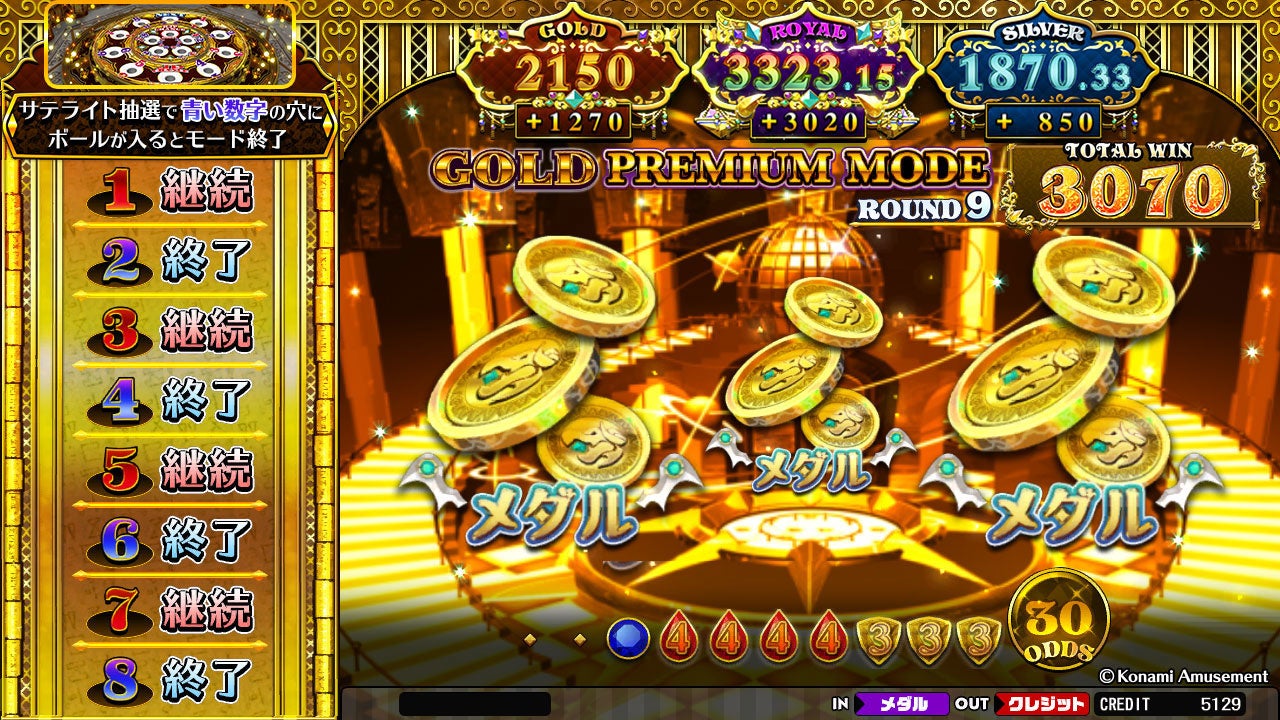Click the ROUND 9 label

click(x=921, y=206)
